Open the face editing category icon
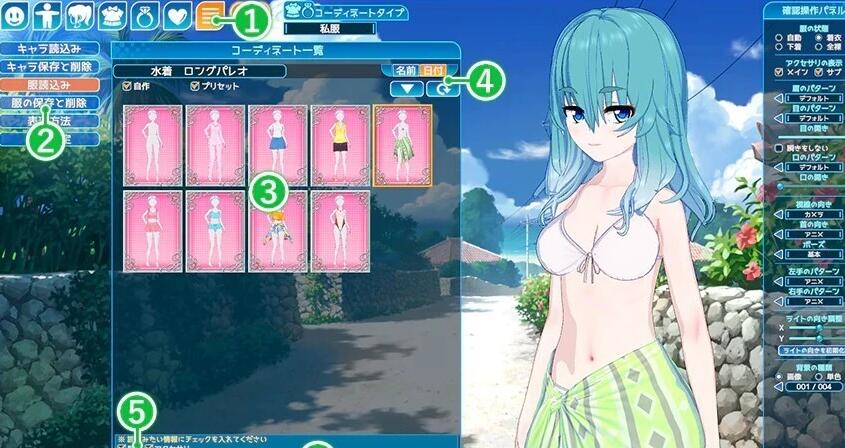This screenshot has height=448, width=845. click(x=16, y=16)
